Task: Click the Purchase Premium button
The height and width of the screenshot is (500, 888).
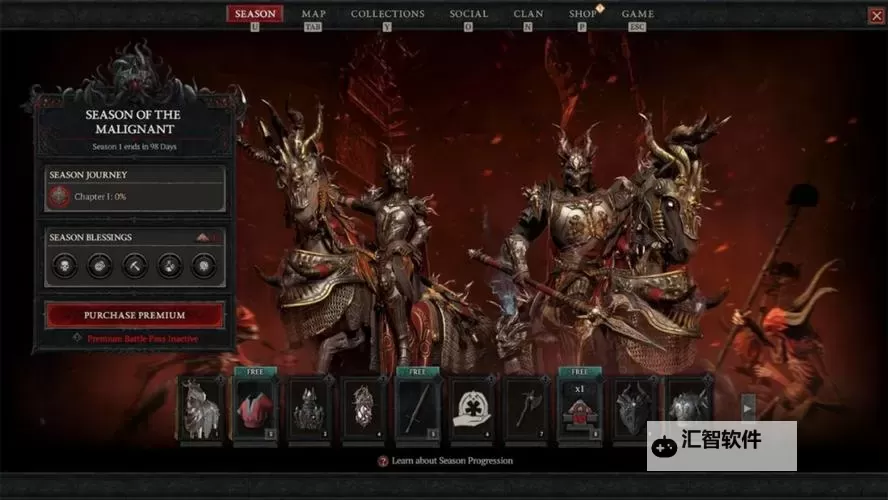Action: (135, 315)
